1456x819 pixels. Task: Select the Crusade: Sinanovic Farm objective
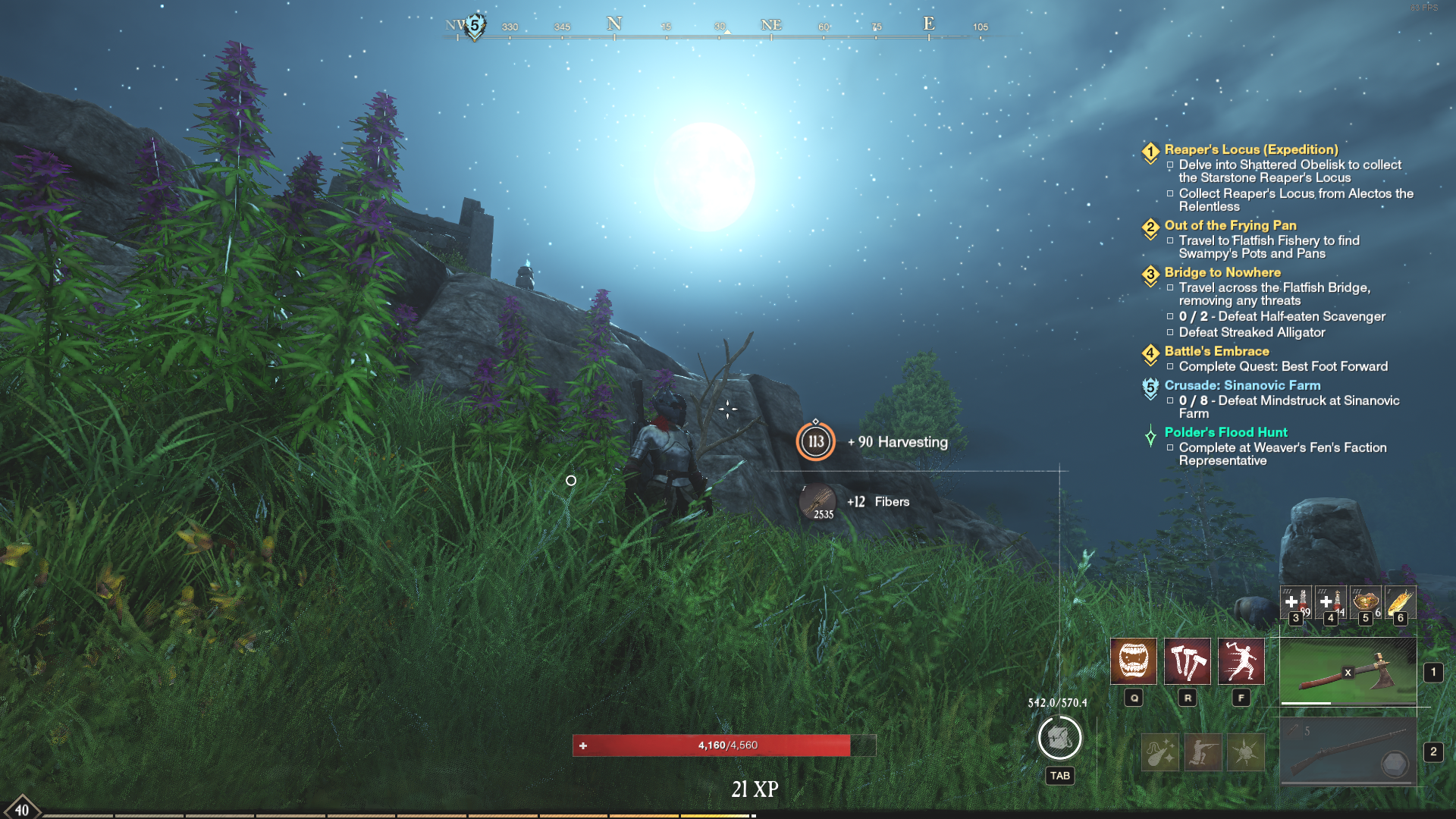(x=1242, y=385)
